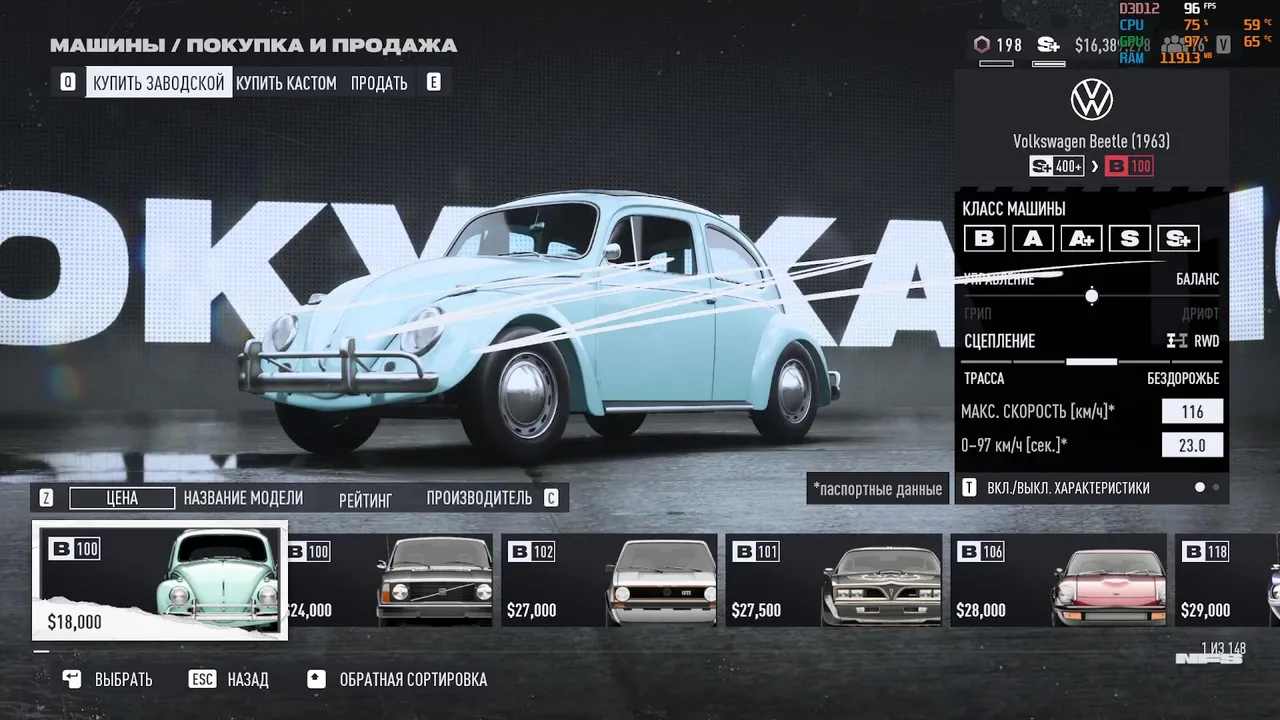1280x720 pixels.
Task: Click the Выбрать button
Action: [x=108, y=679]
